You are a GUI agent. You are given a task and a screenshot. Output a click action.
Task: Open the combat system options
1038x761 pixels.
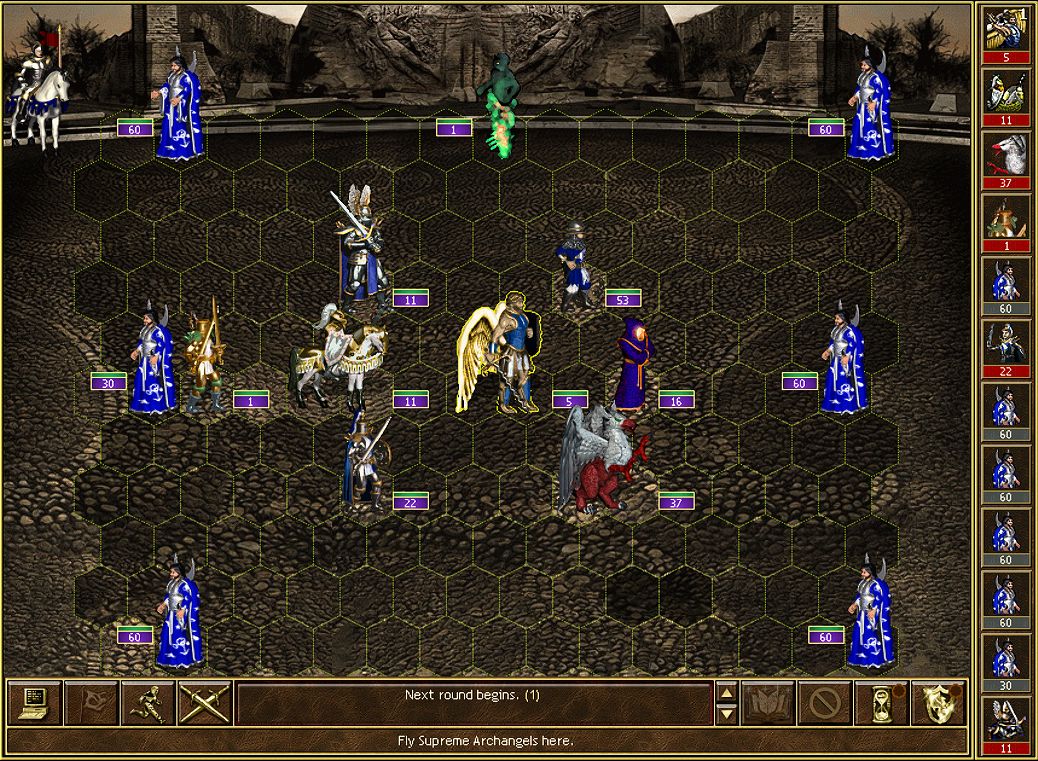pyautogui.click(x=35, y=703)
